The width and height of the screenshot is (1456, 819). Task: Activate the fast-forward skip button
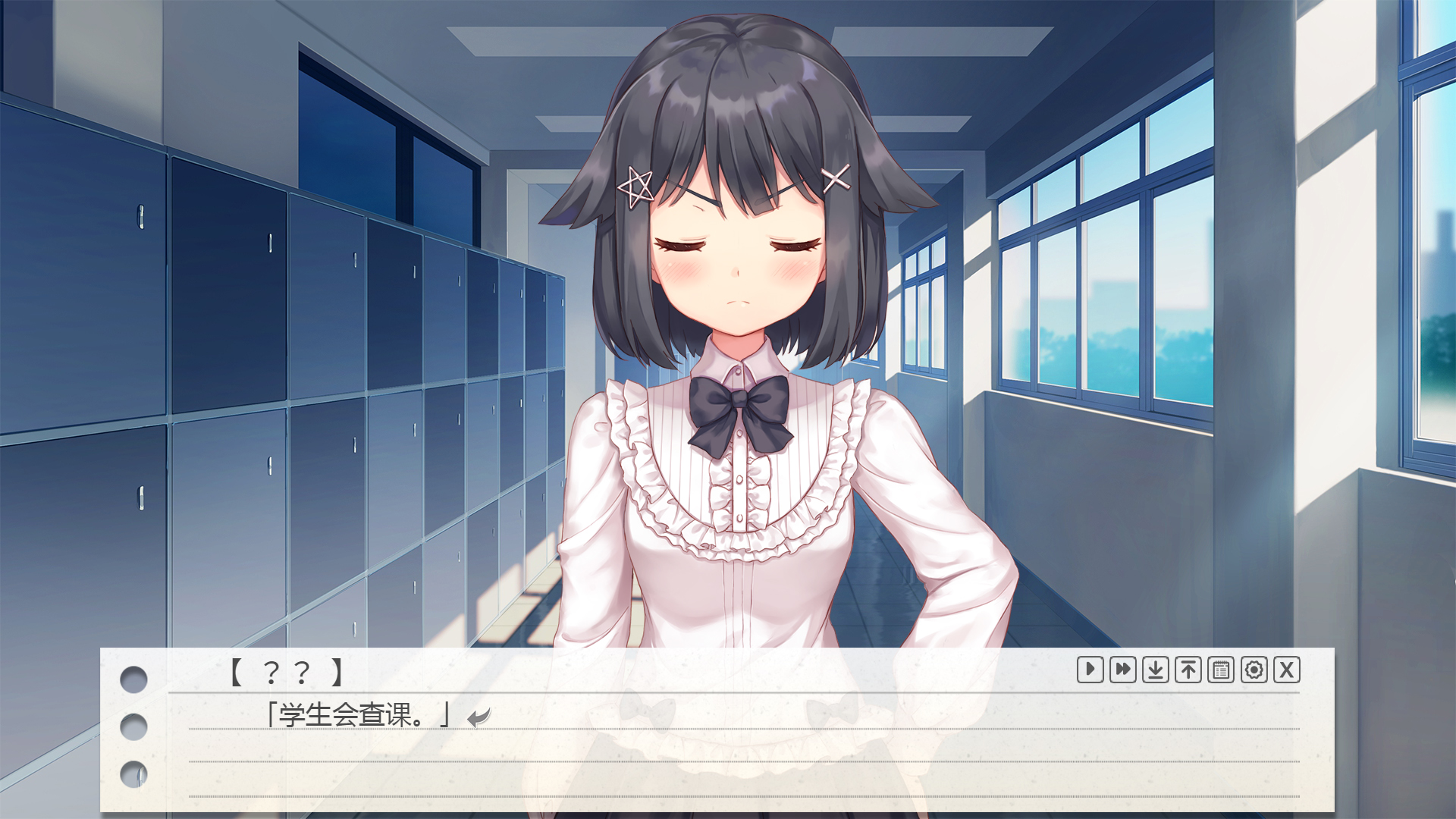(x=1122, y=670)
